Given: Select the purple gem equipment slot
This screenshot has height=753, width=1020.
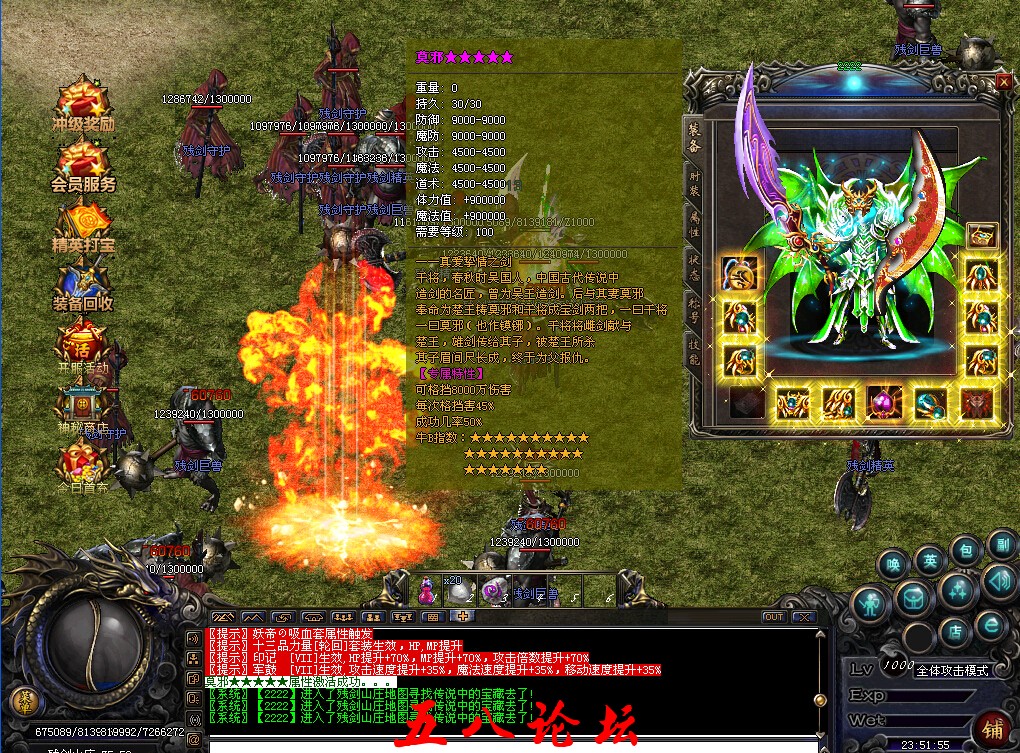Looking at the screenshot, I should [883, 403].
